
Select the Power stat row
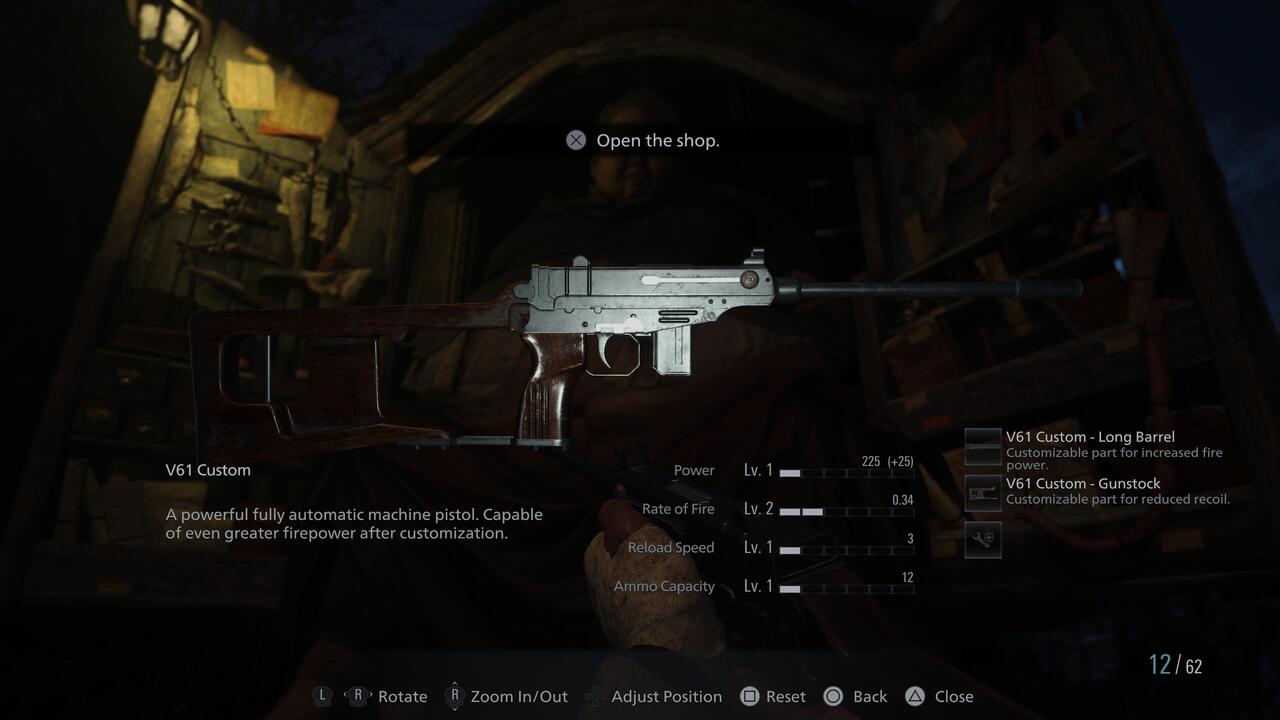[695, 470]
